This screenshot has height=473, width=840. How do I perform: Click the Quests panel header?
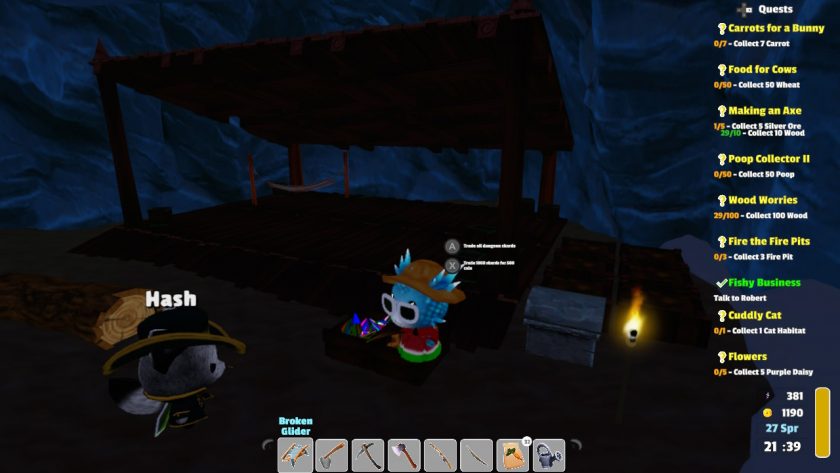tap(775, 9)
